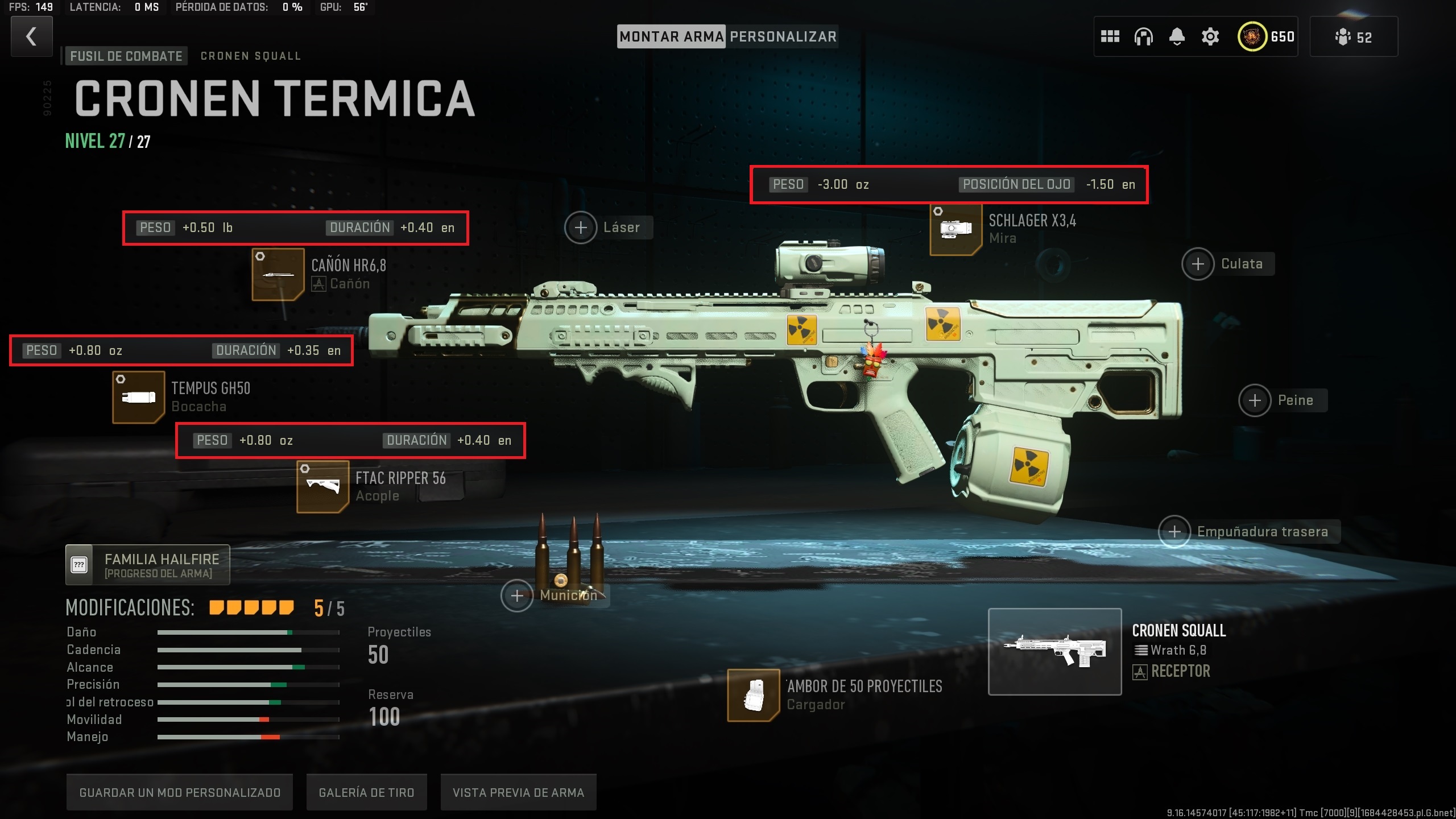Select the Montar Arma tab

[x=671, y=37]
